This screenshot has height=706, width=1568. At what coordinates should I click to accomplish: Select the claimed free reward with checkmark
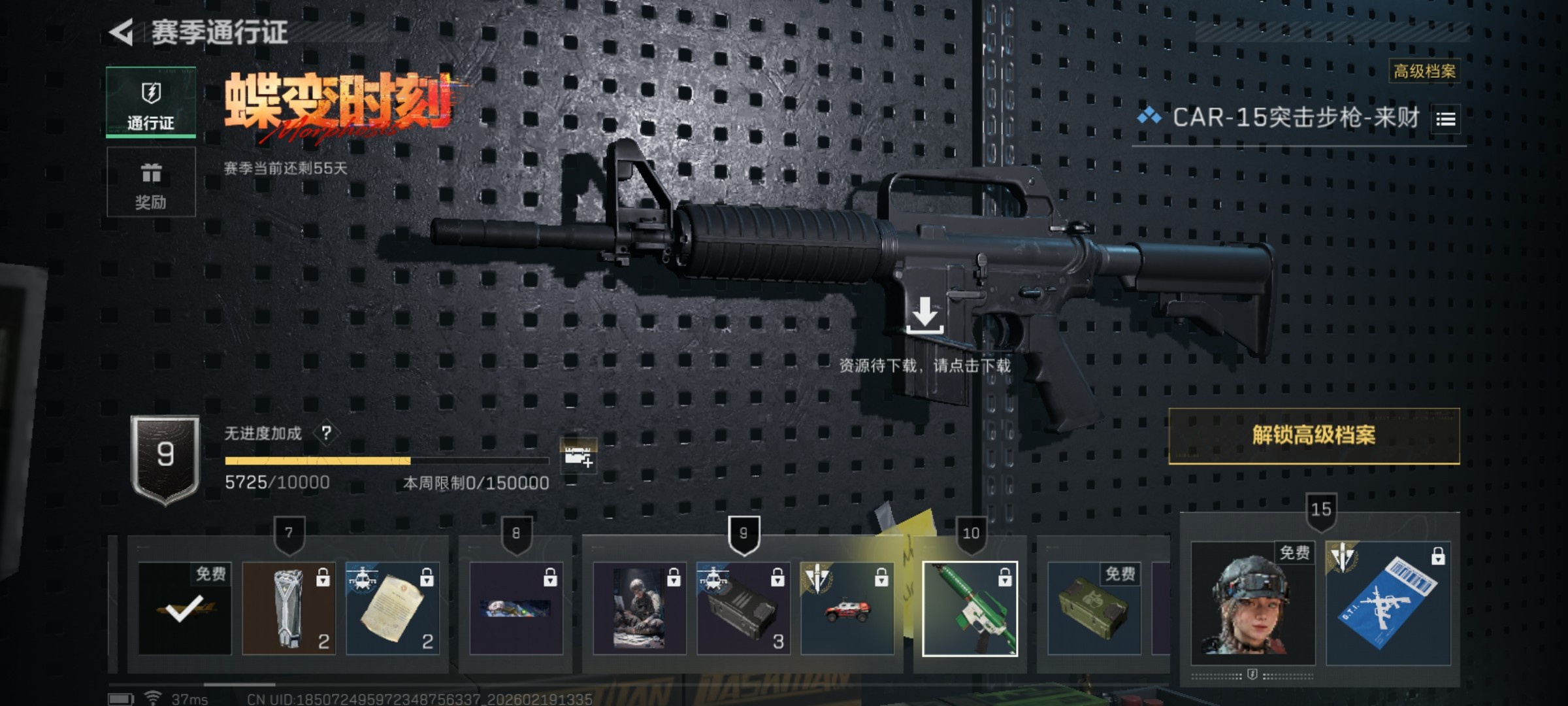(185, 609)
